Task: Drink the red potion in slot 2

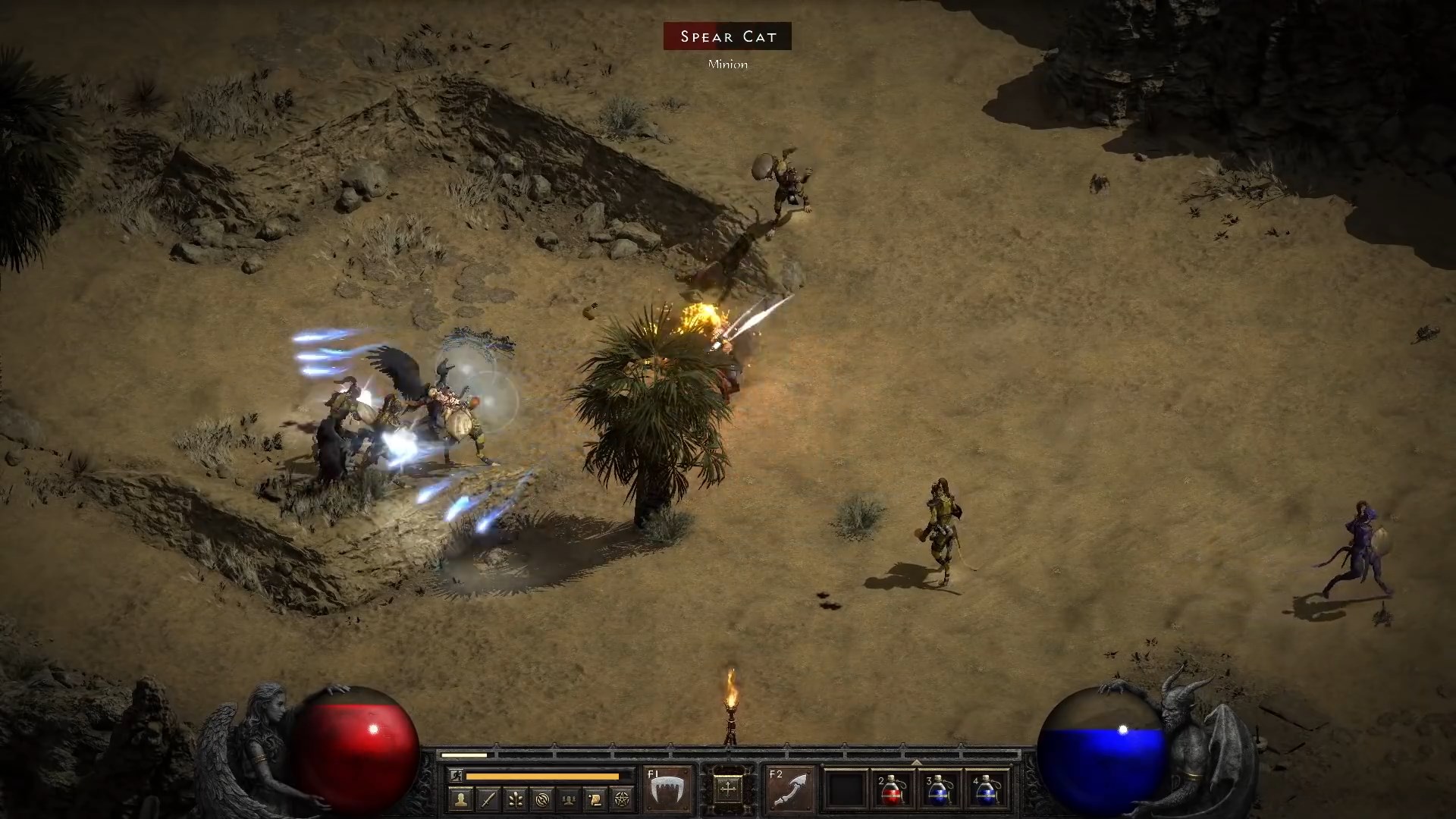Action: point(892,790)
